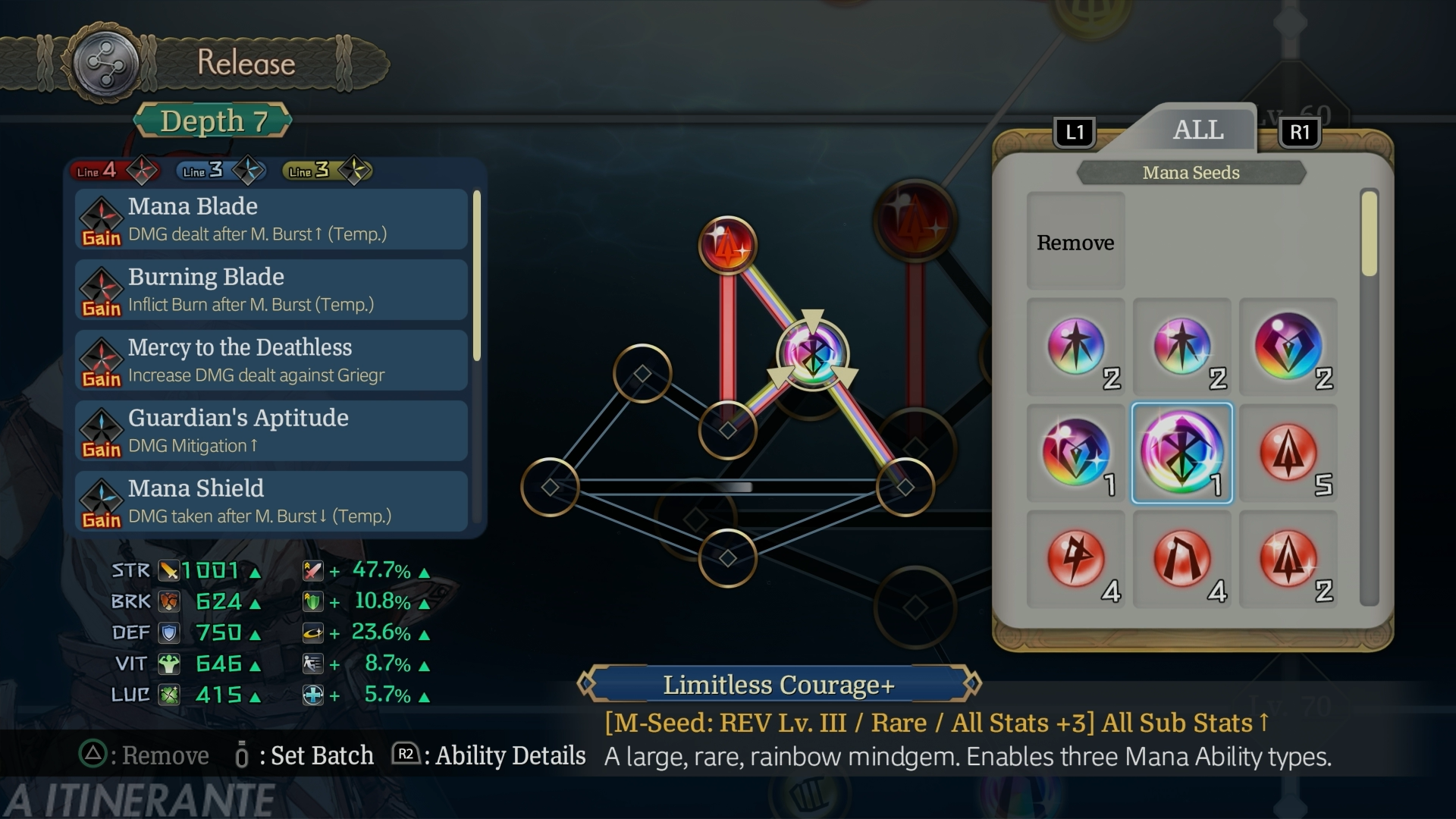Switch to the ALL seeds tab

click(x=1197, y=130)
